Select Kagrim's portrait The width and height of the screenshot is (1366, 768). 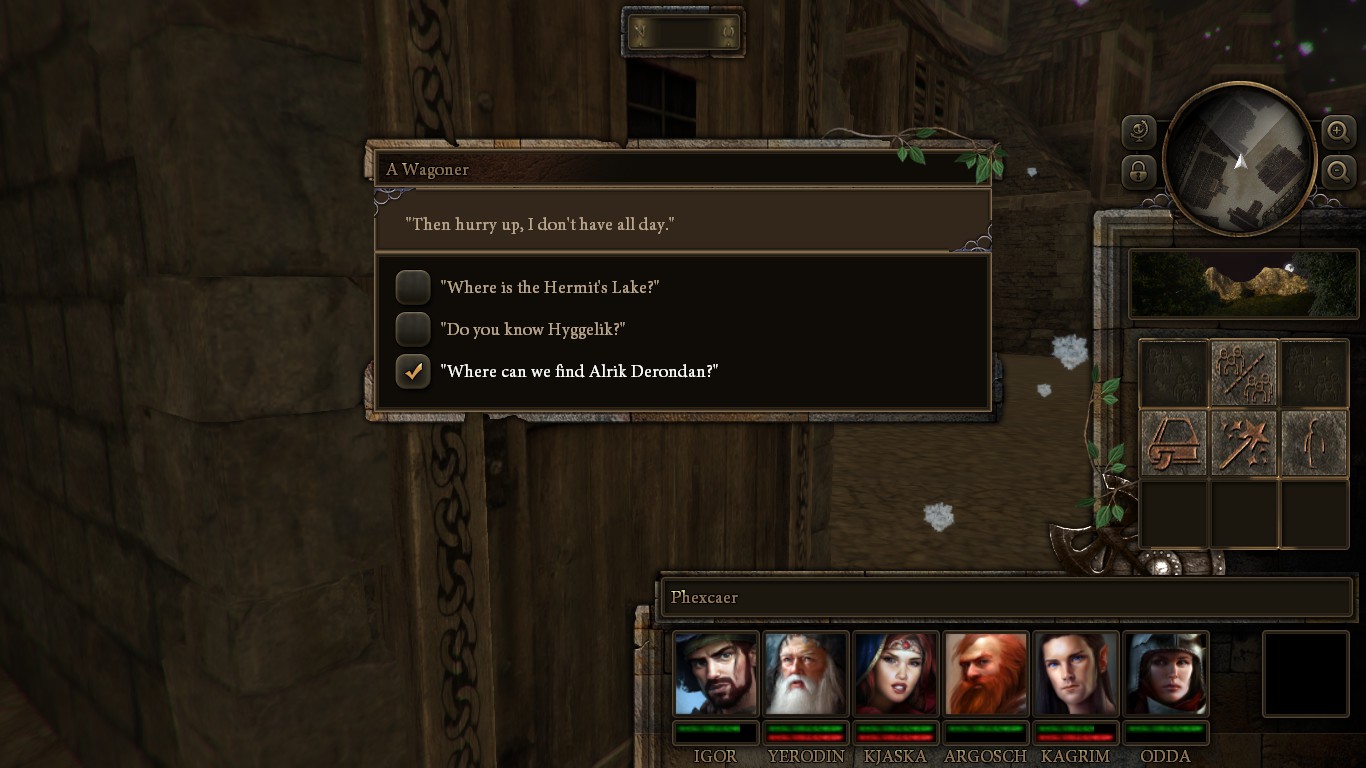(x=1076, y=673)
